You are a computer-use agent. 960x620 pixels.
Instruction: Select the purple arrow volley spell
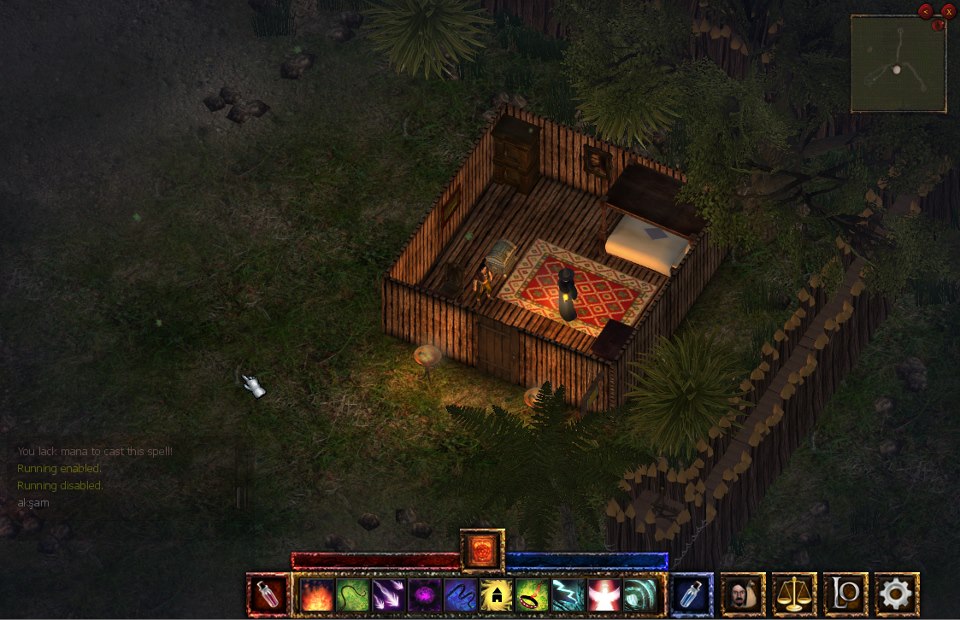tap(389, 595)
